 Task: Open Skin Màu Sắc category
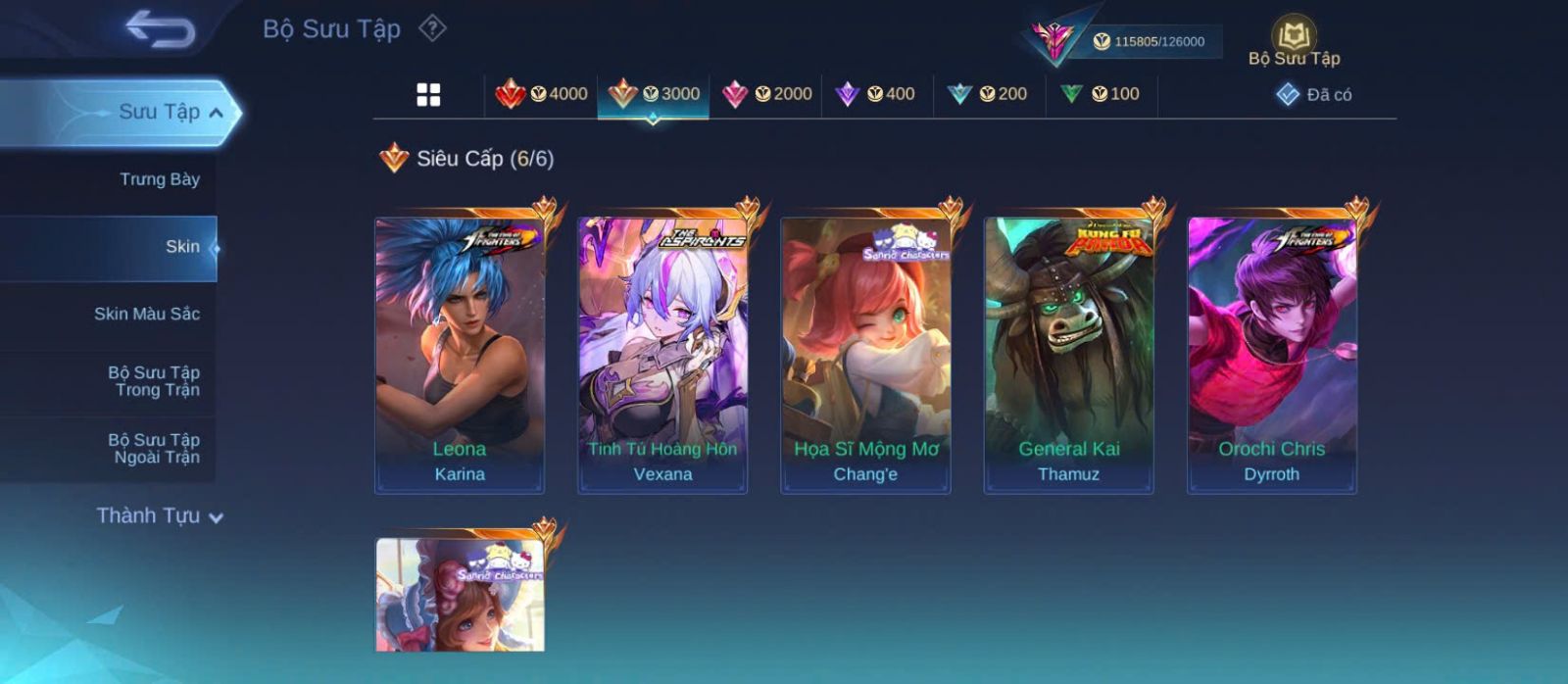147,314
